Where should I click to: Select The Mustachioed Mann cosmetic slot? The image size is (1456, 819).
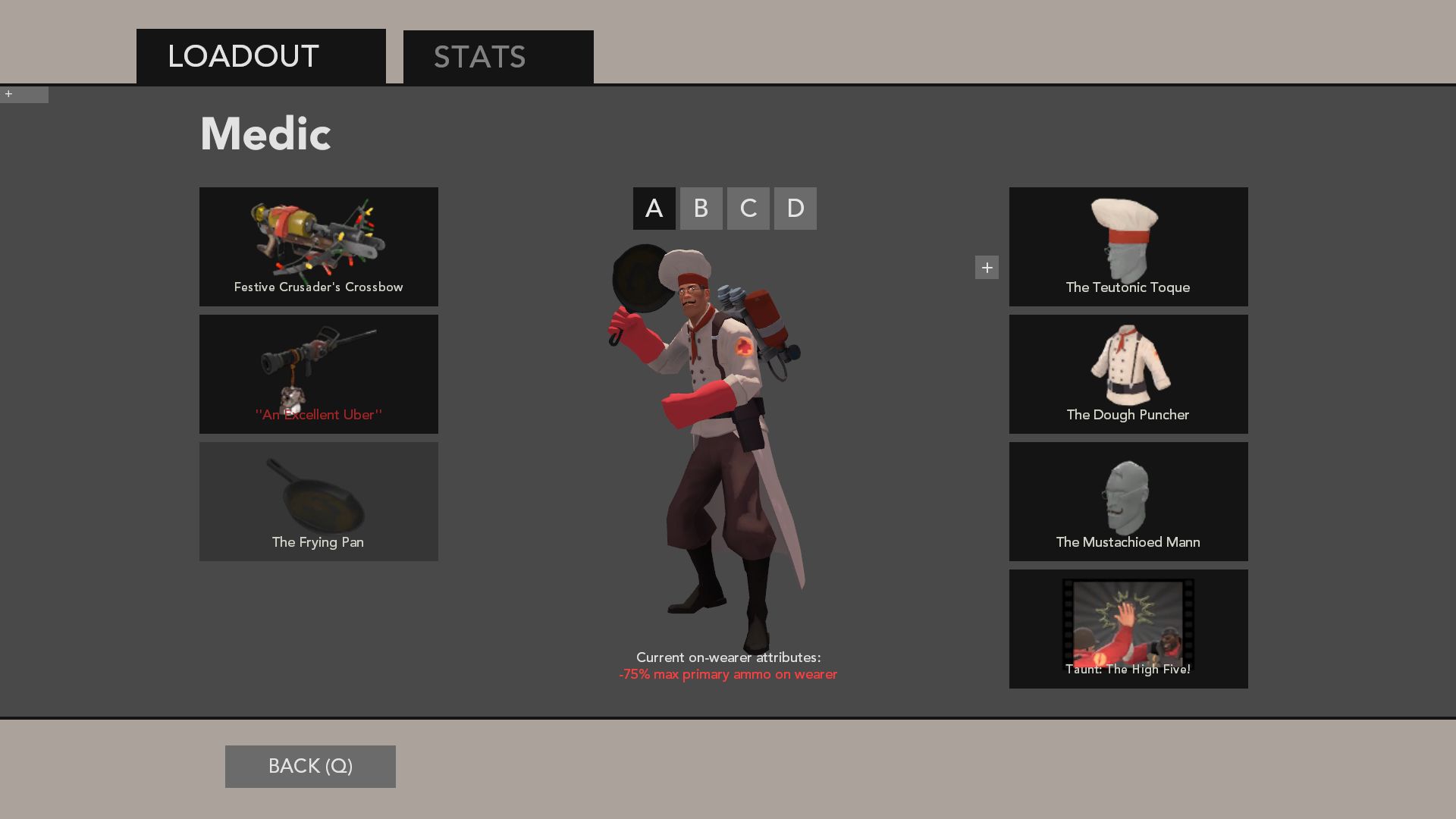tap(1128, 500)
